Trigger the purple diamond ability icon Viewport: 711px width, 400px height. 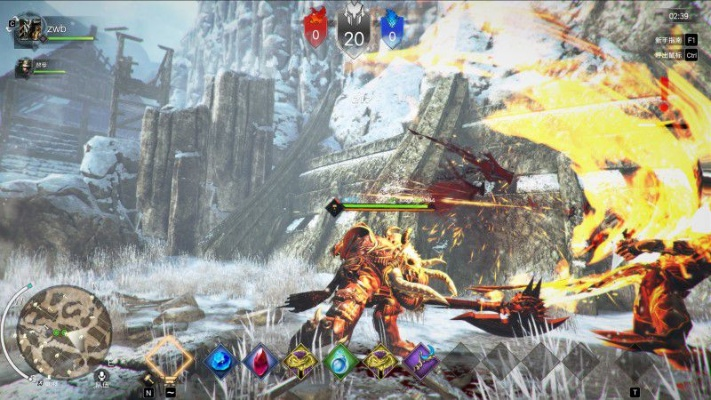tap(421, 360)
